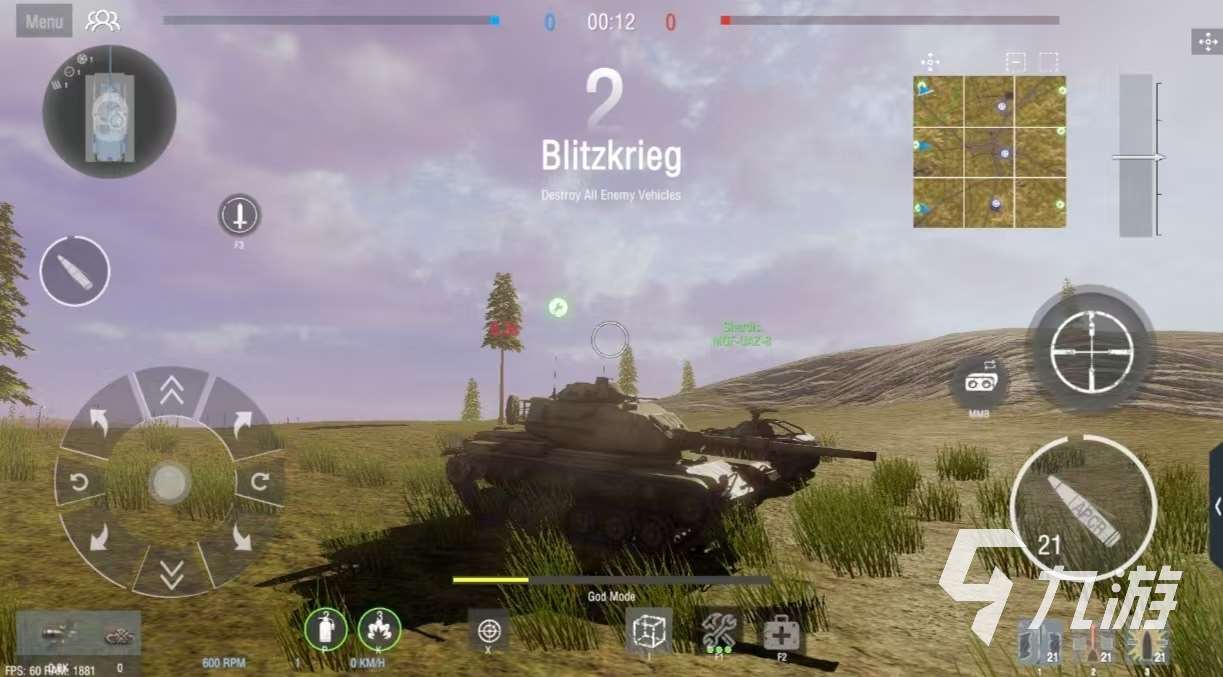
Task: Toggle the binoculars view button
Action: point(978,382)
